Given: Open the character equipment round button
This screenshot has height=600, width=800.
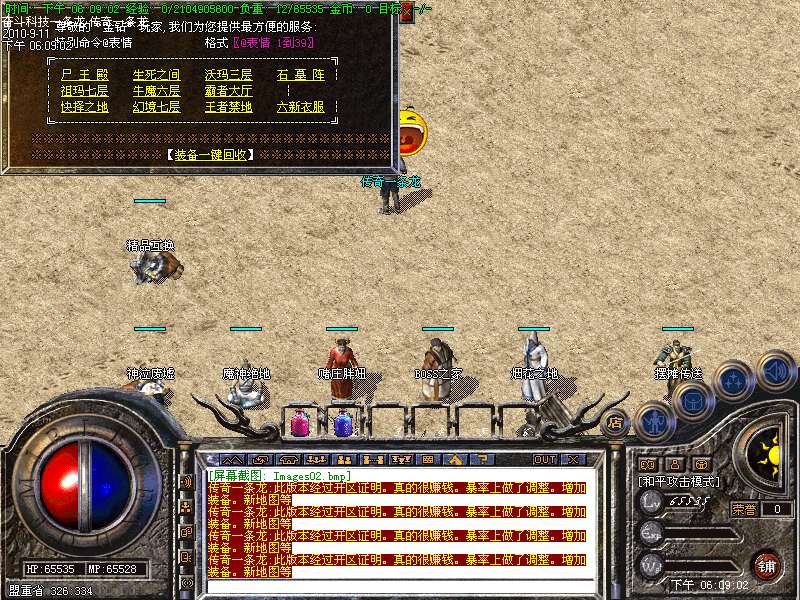Looking at the screenshot, I should point(654,421).
